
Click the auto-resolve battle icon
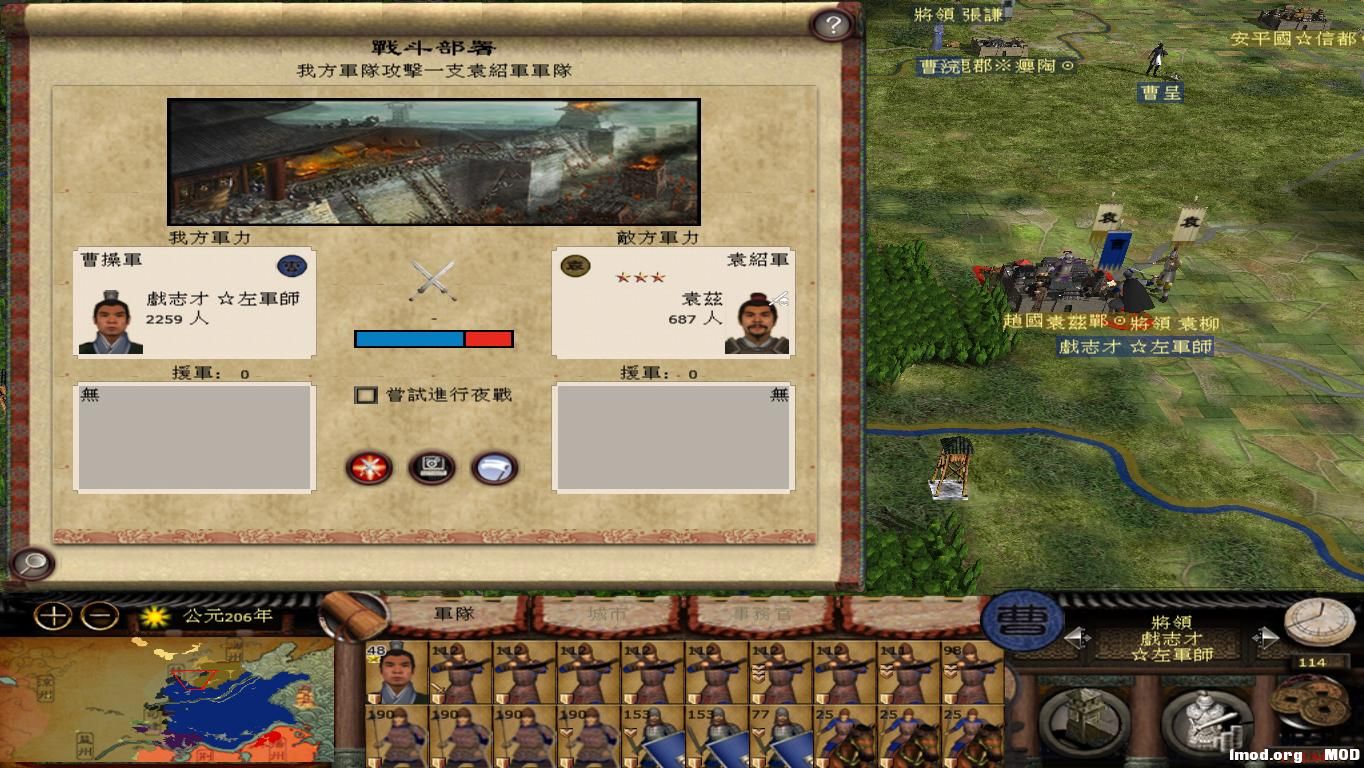point(432,468)
